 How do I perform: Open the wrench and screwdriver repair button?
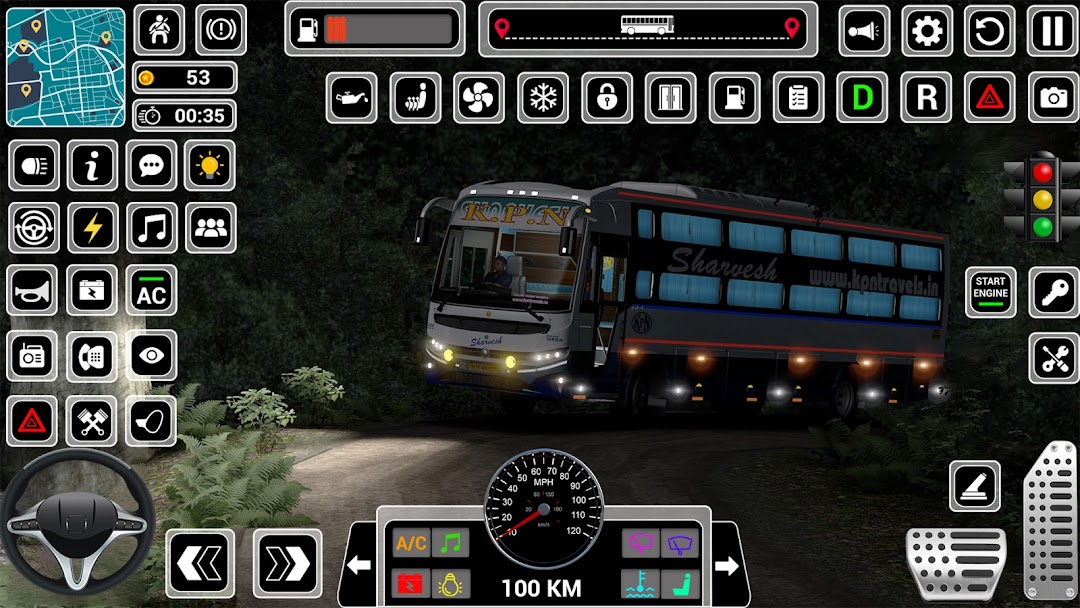tap(1053, 358)
